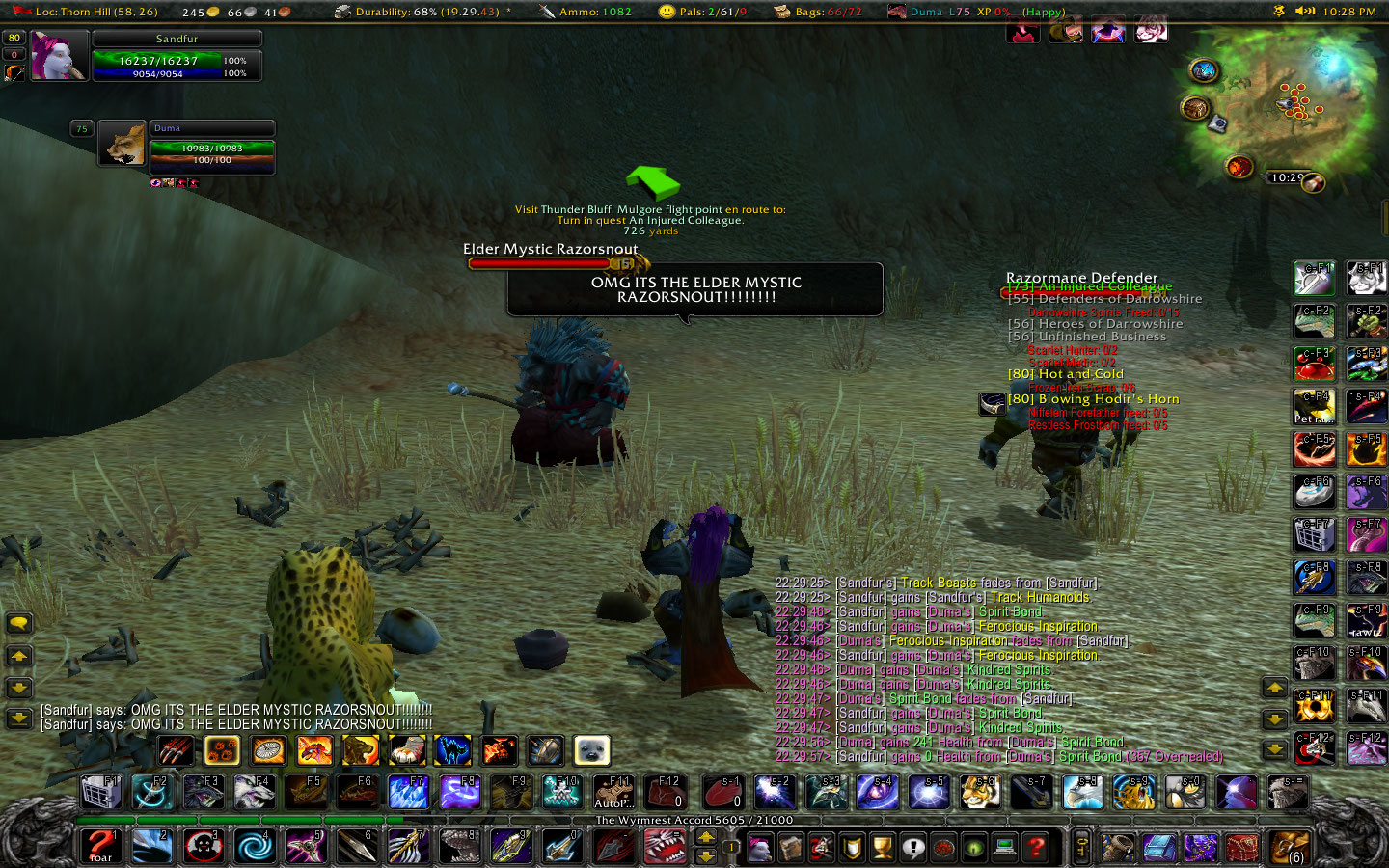This screenshot has width=1389, height=868.
Task: Click the speaker icon next to the clock
Action: click(1307, 13)
